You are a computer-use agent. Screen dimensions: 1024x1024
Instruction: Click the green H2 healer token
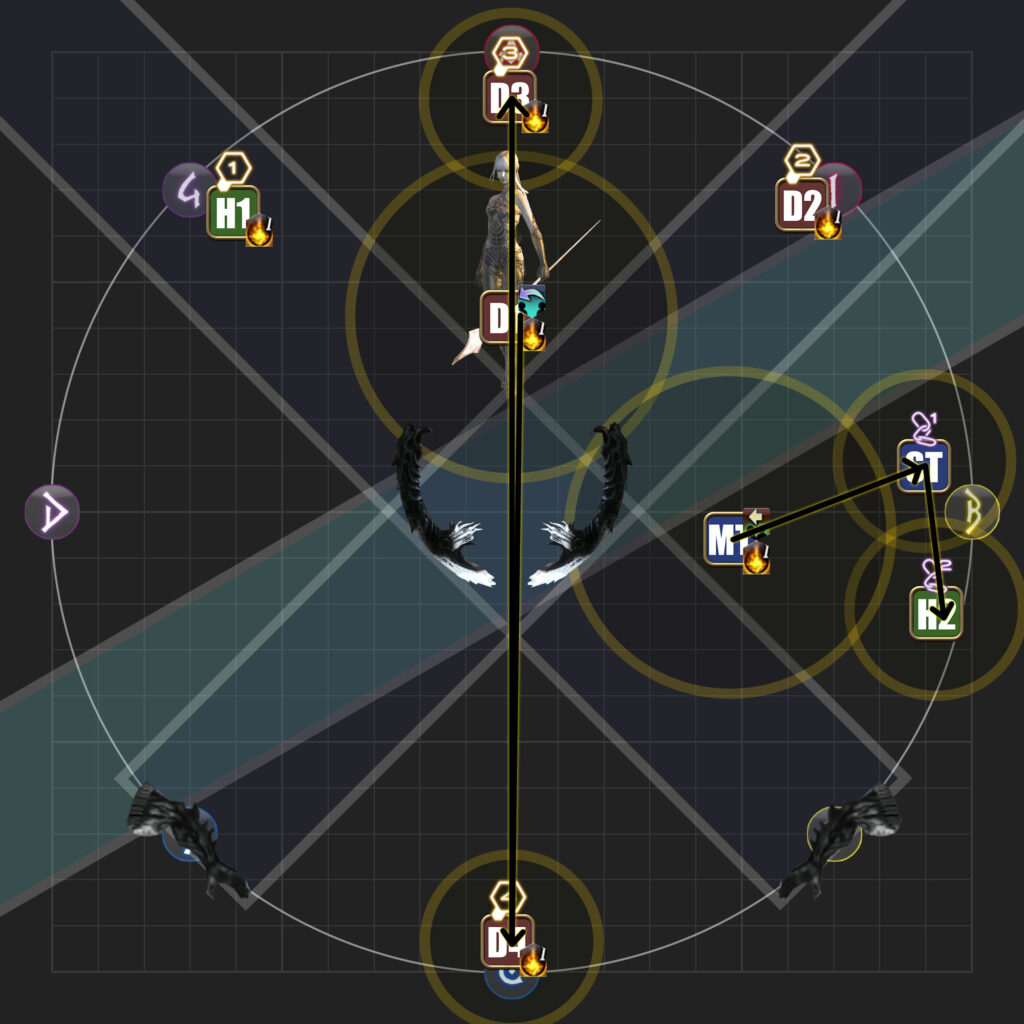click(x=935, y=612)
